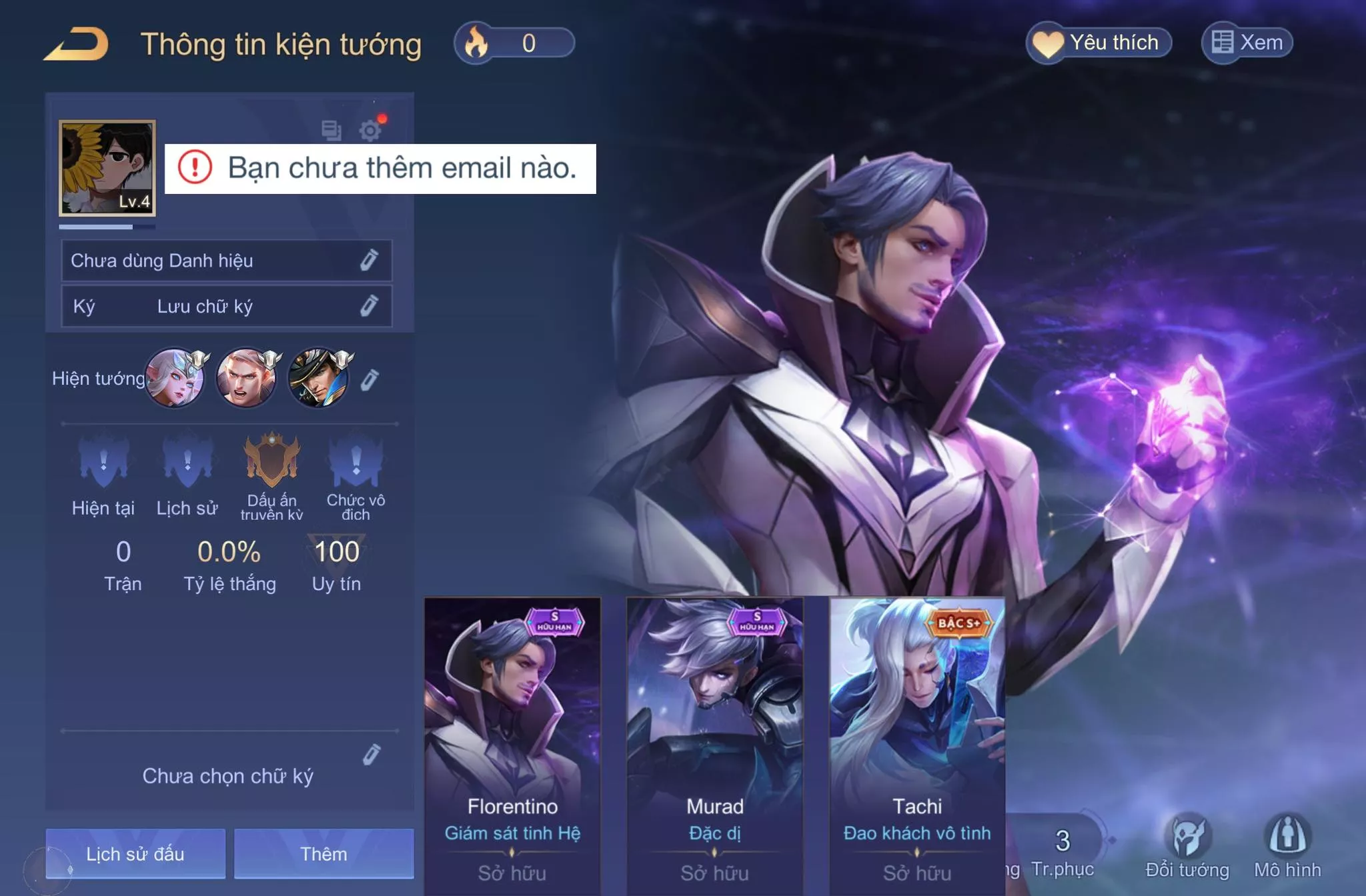Edit the Chưa chọn chữ ký signature
The height and width of the screenshot is (896, 1366).
372,754
